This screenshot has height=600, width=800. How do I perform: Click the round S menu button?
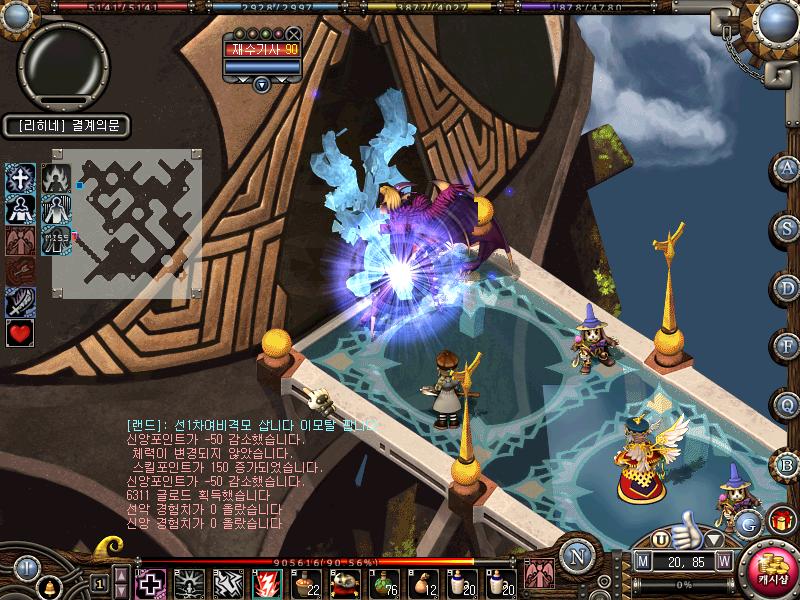[788, 227]
